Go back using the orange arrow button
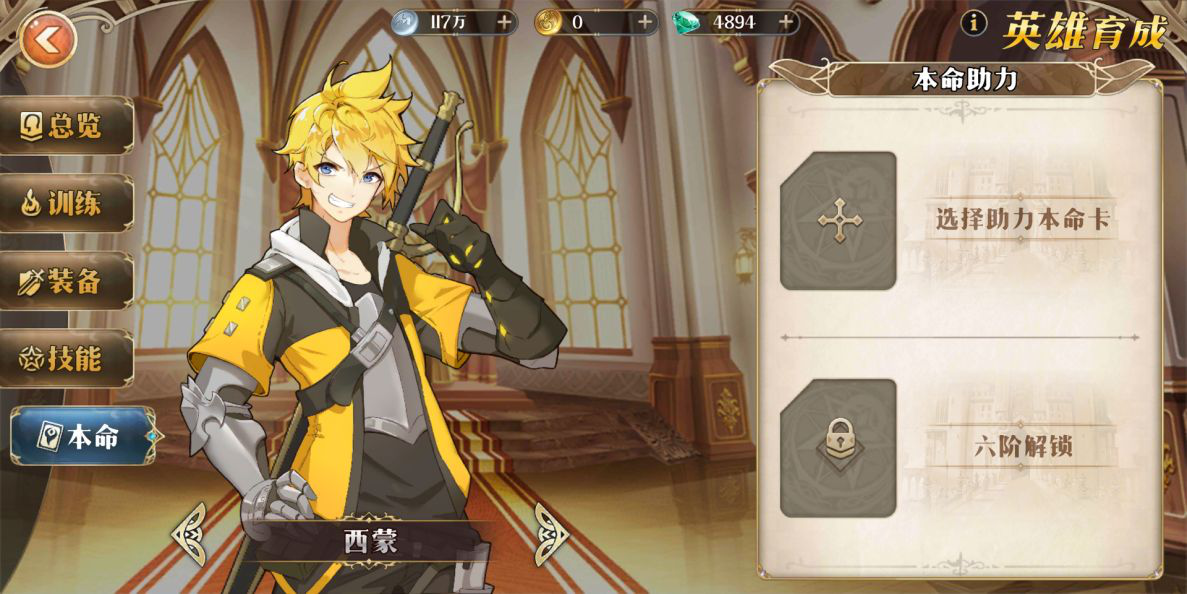Viewport: 1187px width, 594px height. 47,40
